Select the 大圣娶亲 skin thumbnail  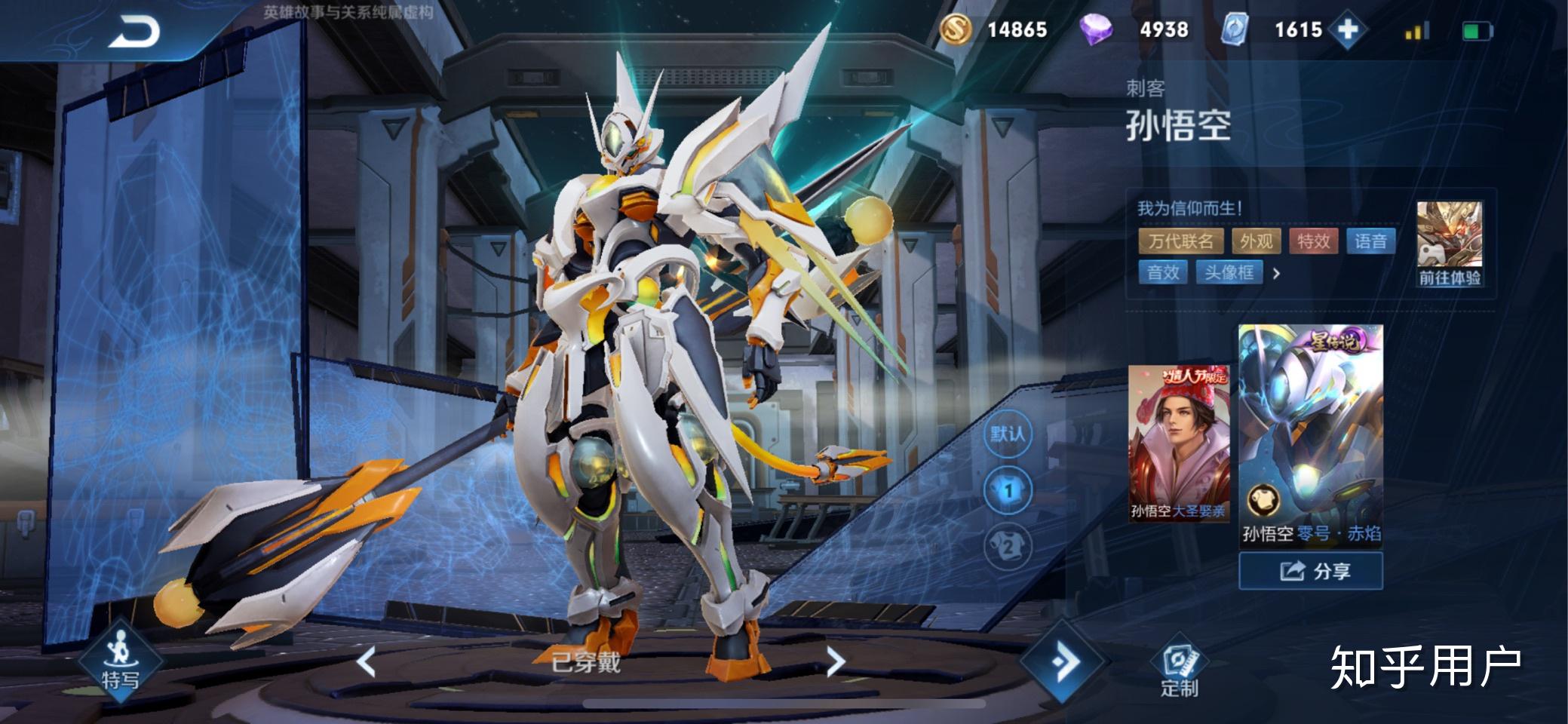pos(1178,443)
